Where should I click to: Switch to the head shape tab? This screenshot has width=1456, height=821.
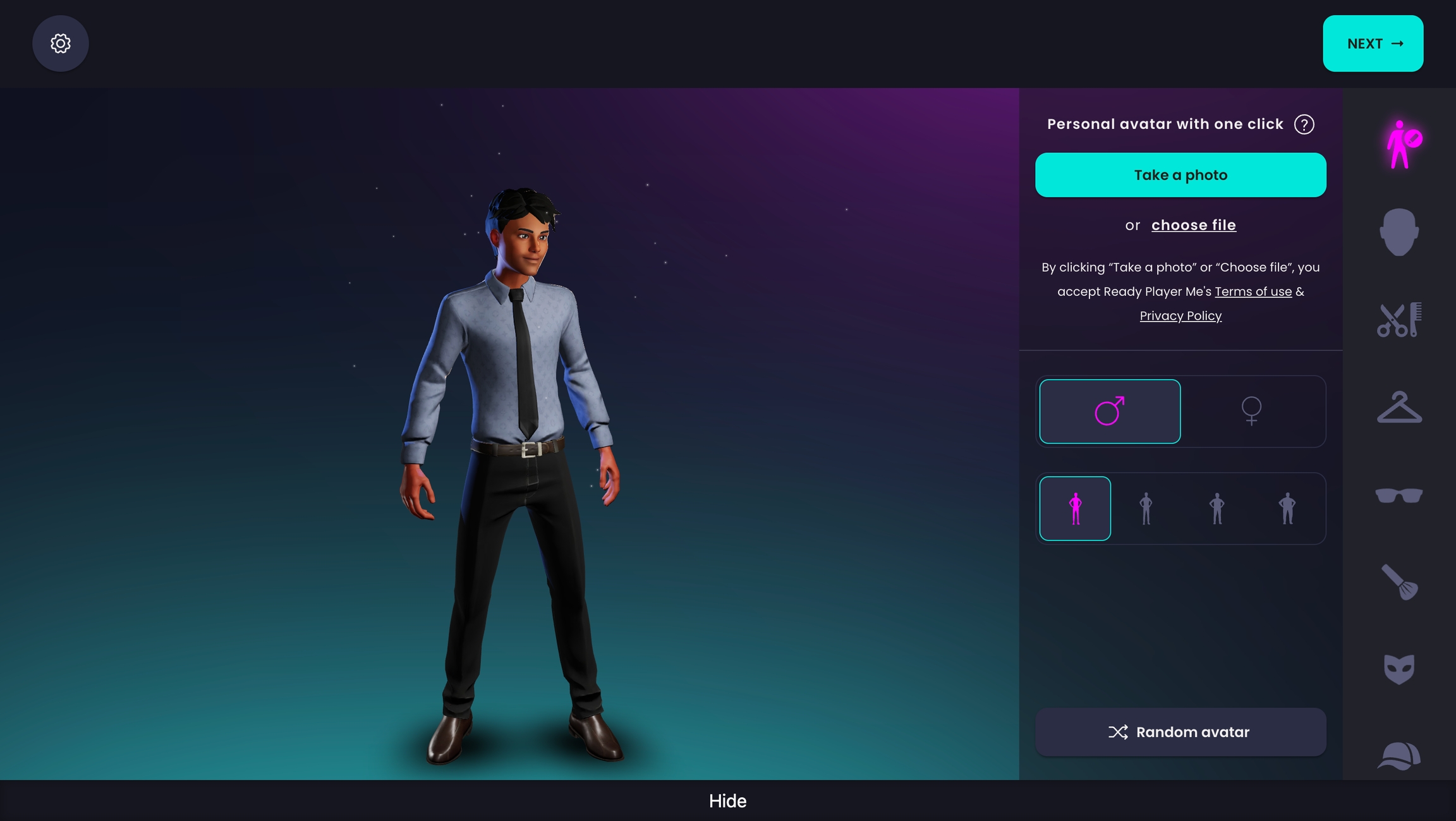click(1398, 232)
